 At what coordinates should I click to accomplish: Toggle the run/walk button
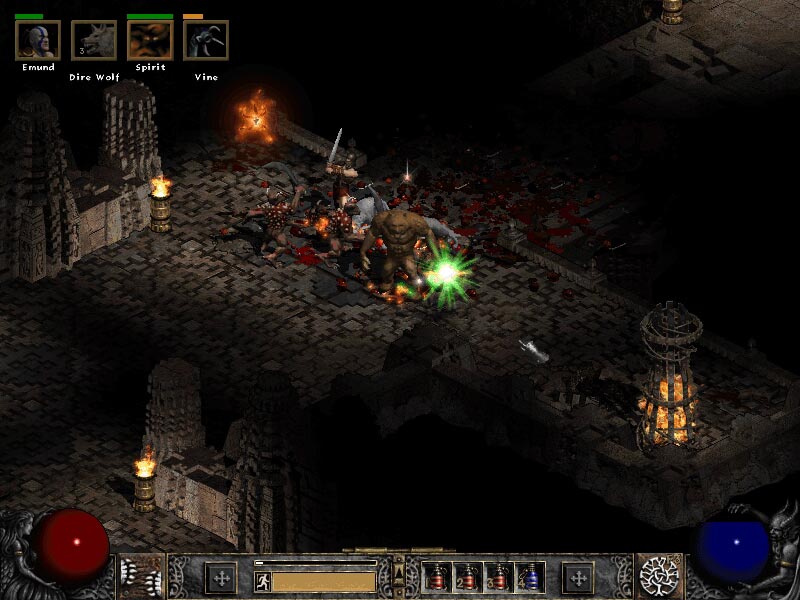[263, 580]
